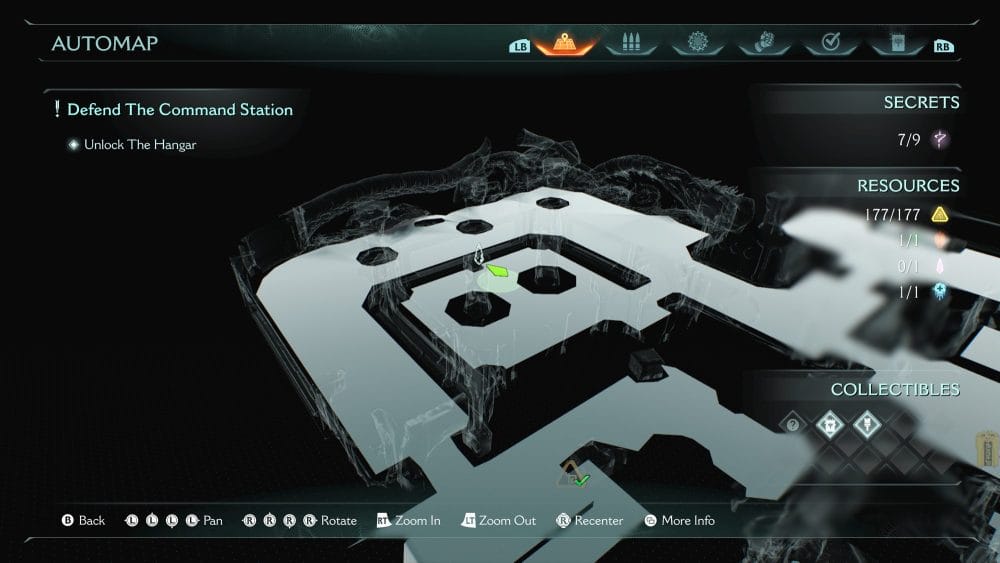1000x563 pixels.
Task: Open the codex book tab
Action: click(895, 43)
